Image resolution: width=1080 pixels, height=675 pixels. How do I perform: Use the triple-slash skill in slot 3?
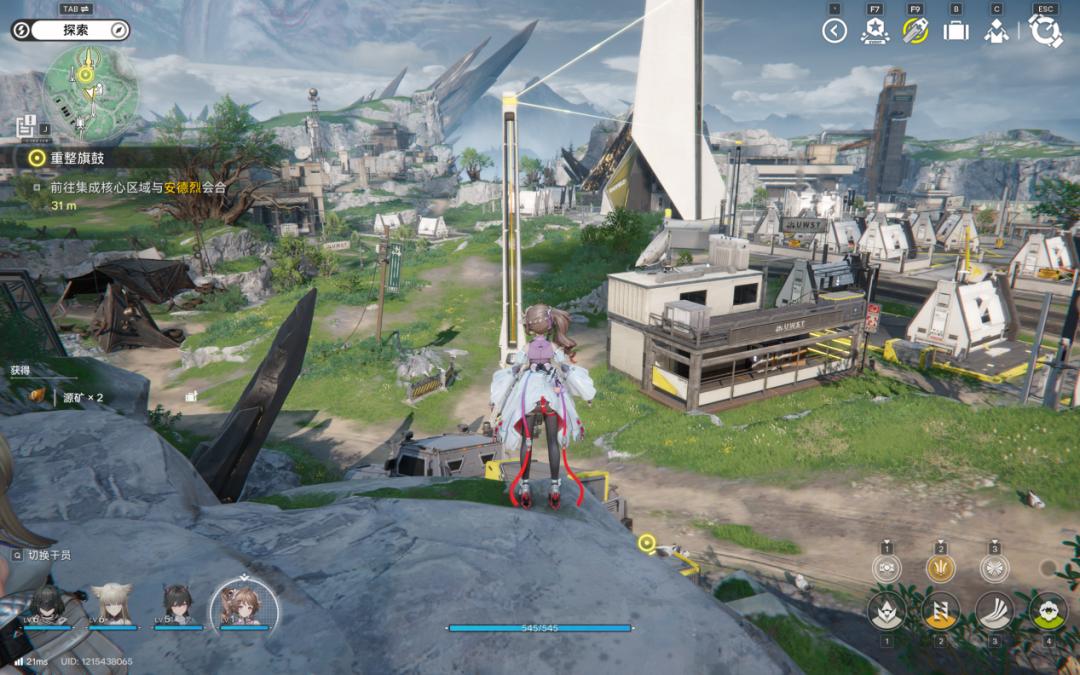(x=994, y=610)
